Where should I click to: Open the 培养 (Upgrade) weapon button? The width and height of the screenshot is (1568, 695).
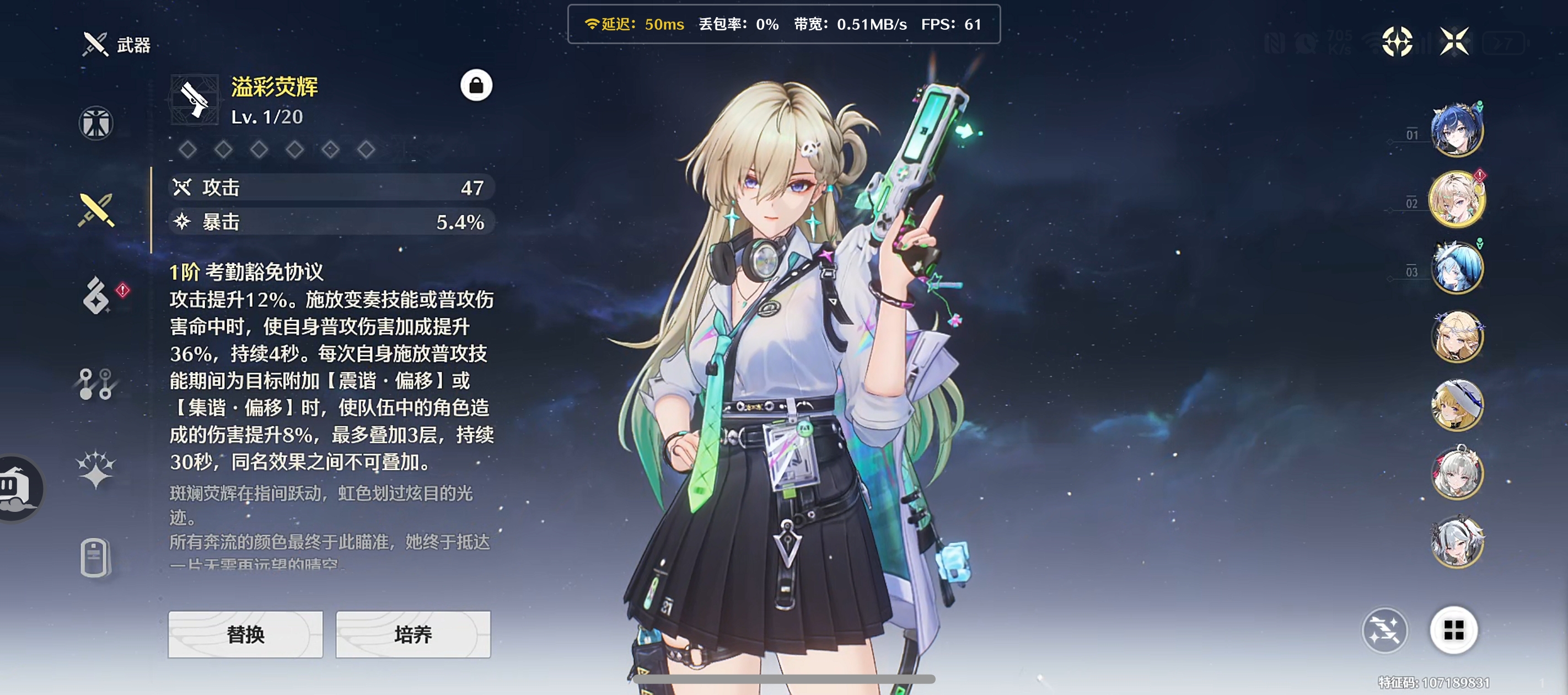click(413, 634)
